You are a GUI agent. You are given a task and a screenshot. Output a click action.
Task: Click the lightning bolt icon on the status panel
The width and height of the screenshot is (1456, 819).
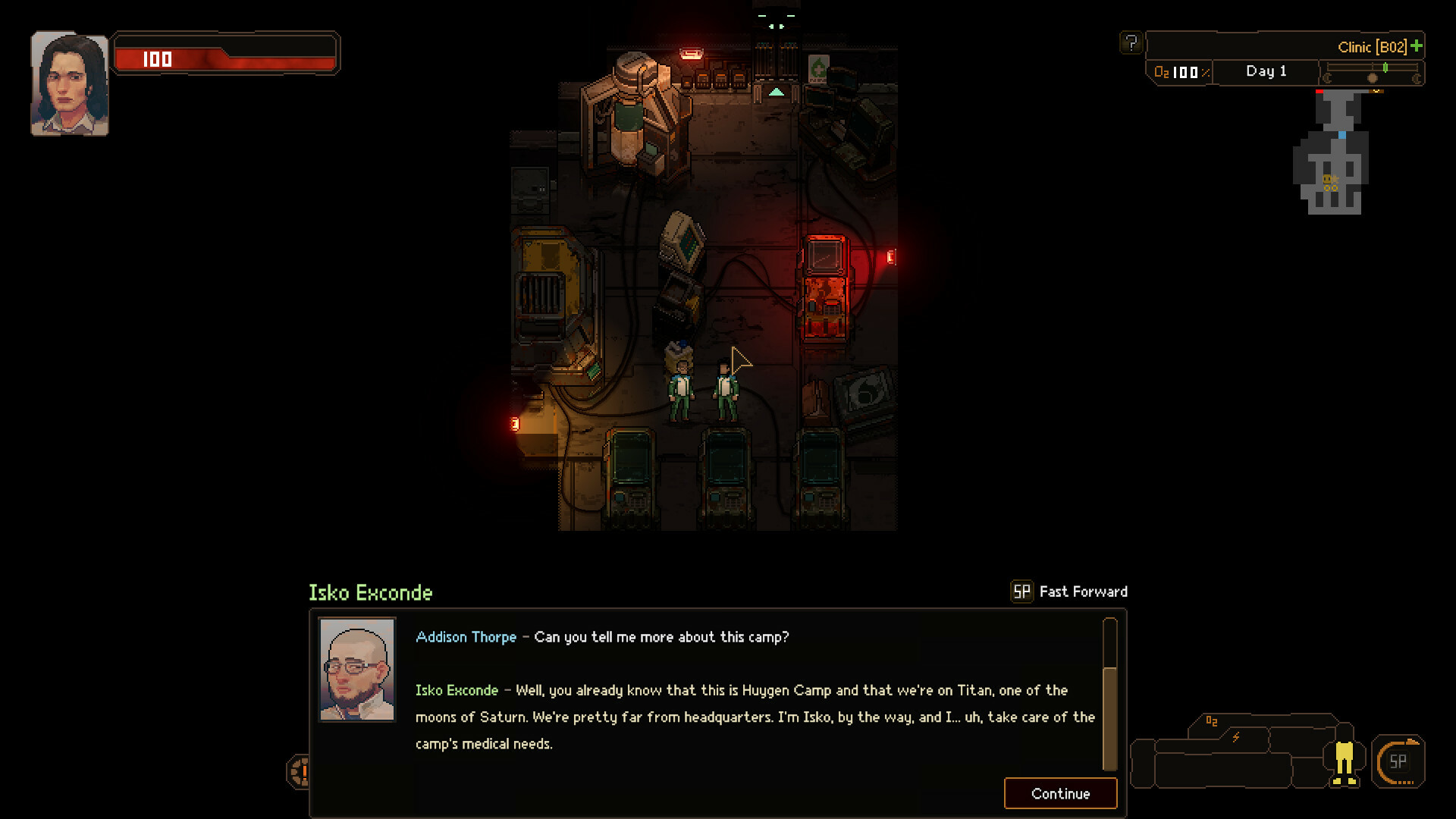[x=1236, y=736]
